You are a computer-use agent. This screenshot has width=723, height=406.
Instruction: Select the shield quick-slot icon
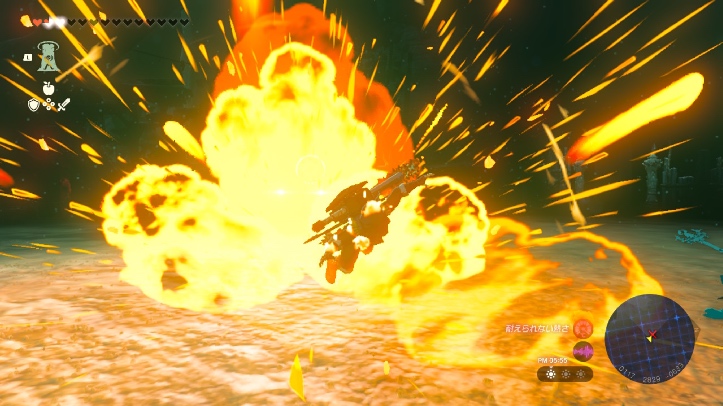(x=33, y=103)
